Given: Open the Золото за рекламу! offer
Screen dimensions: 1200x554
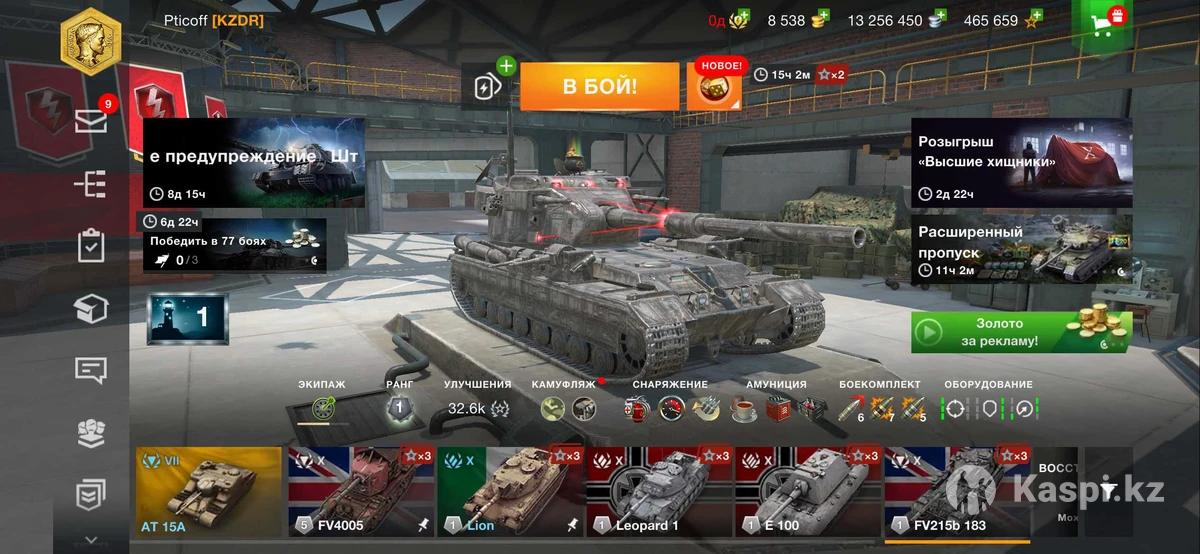Looking at the screenshot, I should 1021,332.
